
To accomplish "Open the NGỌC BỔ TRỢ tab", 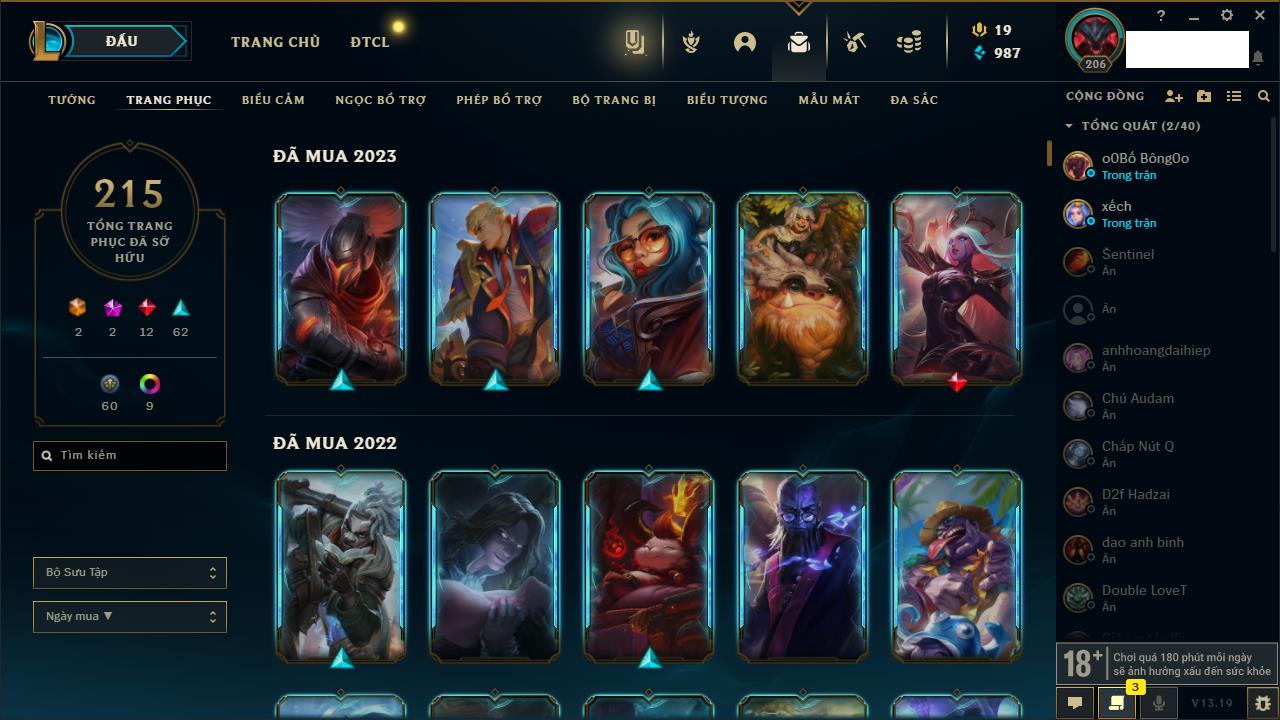I will (x=380, y=100).
